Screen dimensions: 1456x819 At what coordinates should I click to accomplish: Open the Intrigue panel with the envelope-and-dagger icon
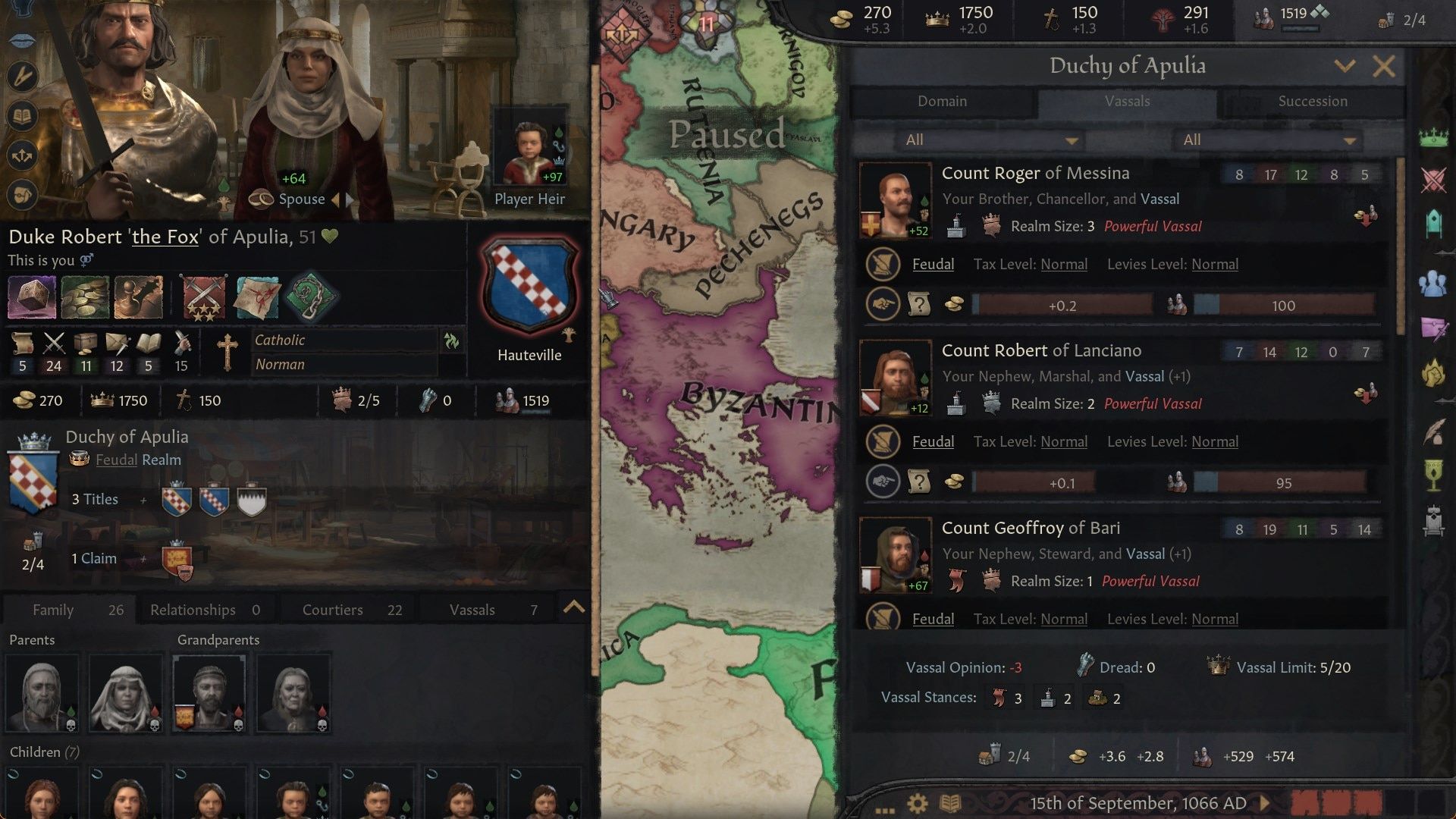[x=1433, y=330]
